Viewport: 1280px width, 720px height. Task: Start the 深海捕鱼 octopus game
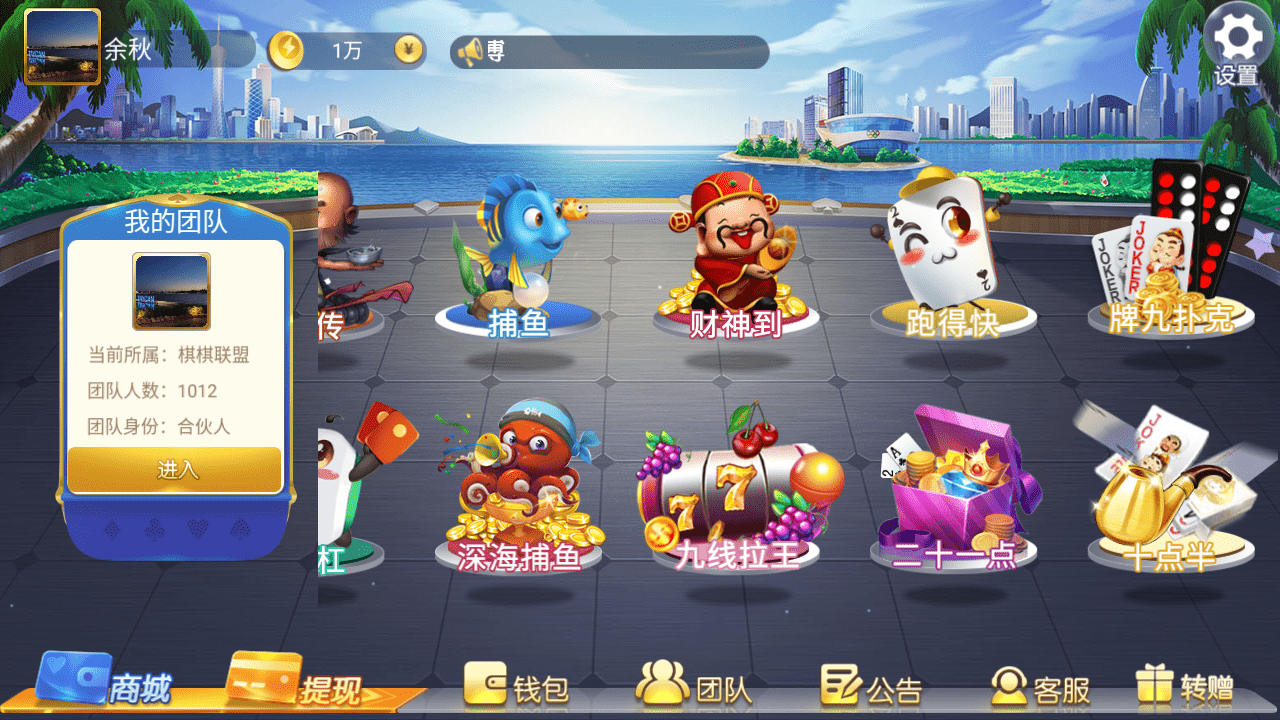[518, 490]
